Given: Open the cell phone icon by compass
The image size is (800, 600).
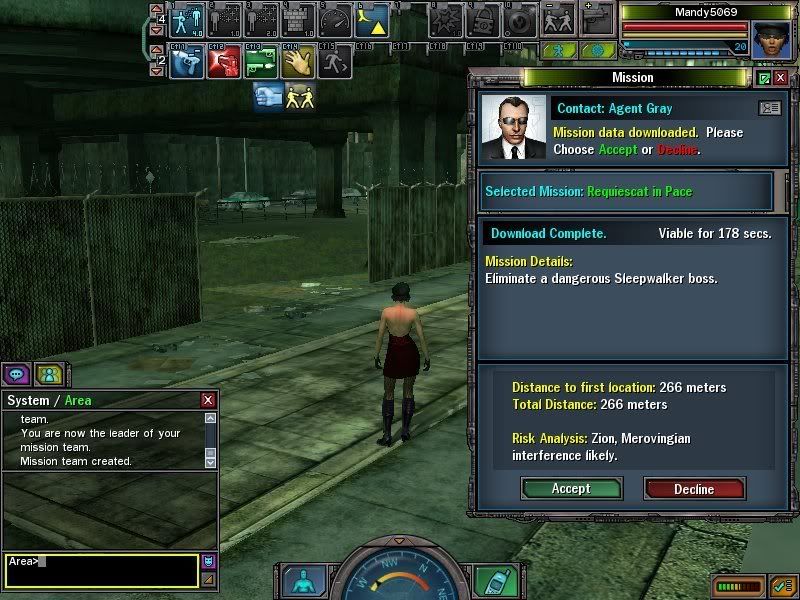Looking at the screenshot, I should (x=487, y=581).
